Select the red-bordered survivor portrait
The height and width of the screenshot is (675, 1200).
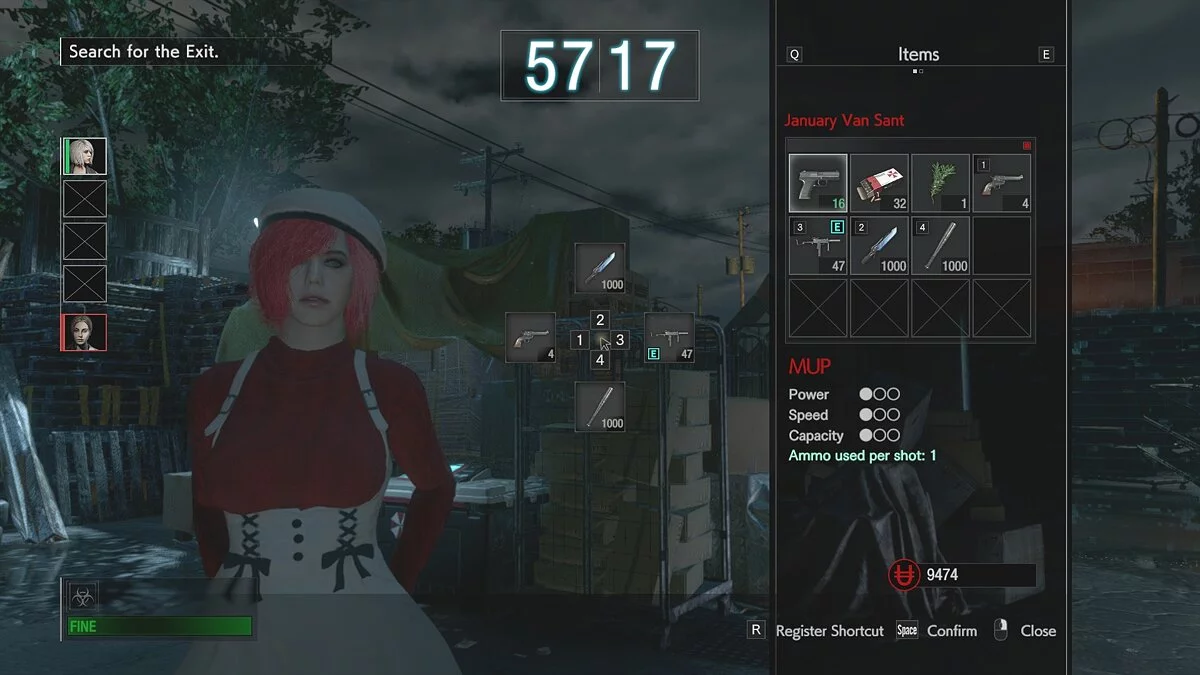(x=85, y=332)
